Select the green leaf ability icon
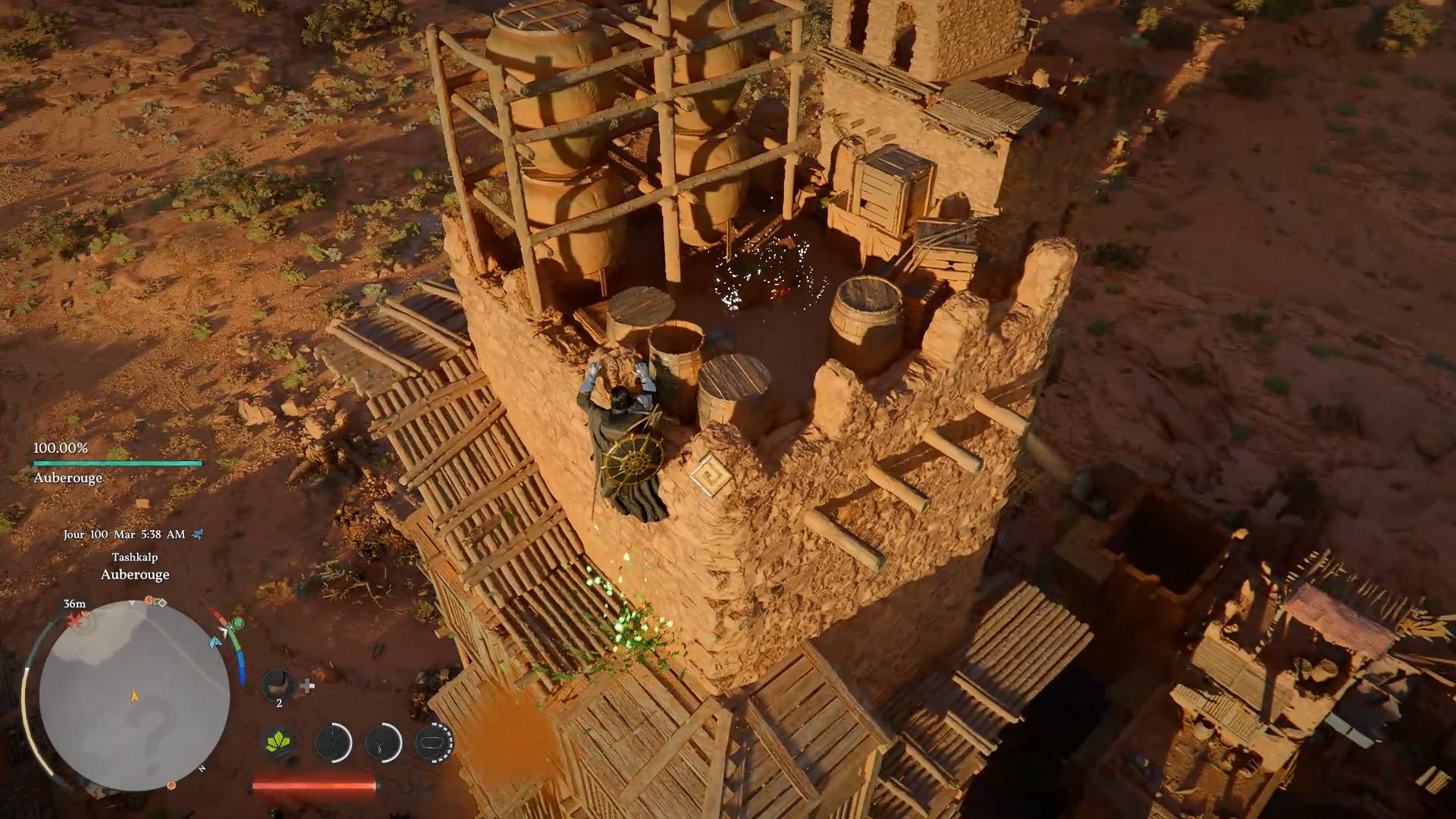Screen dimensions: 1456x819 tap(280, 742)
